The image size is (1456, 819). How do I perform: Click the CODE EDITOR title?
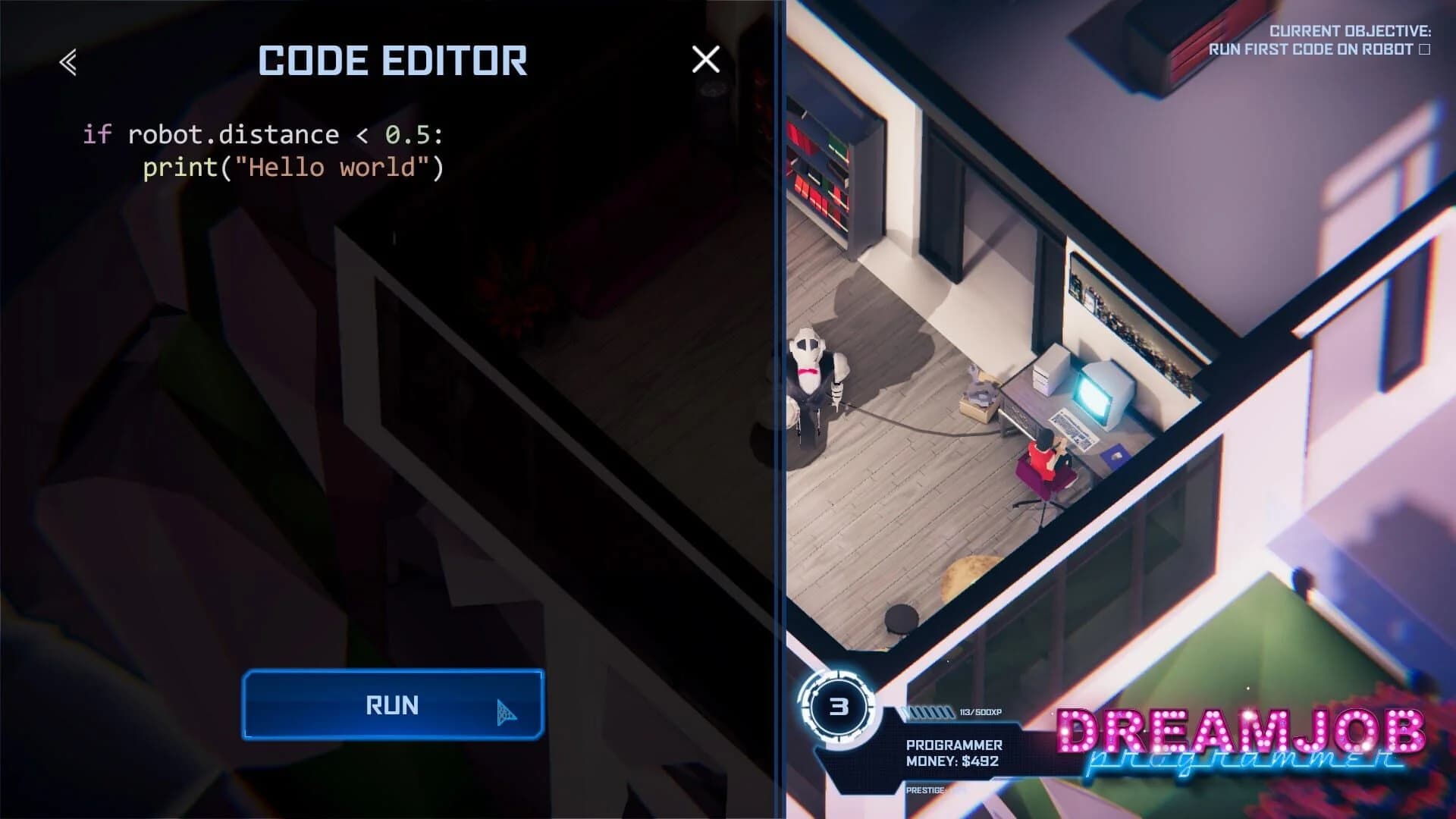pyautogui.click(x=391, y=61)
